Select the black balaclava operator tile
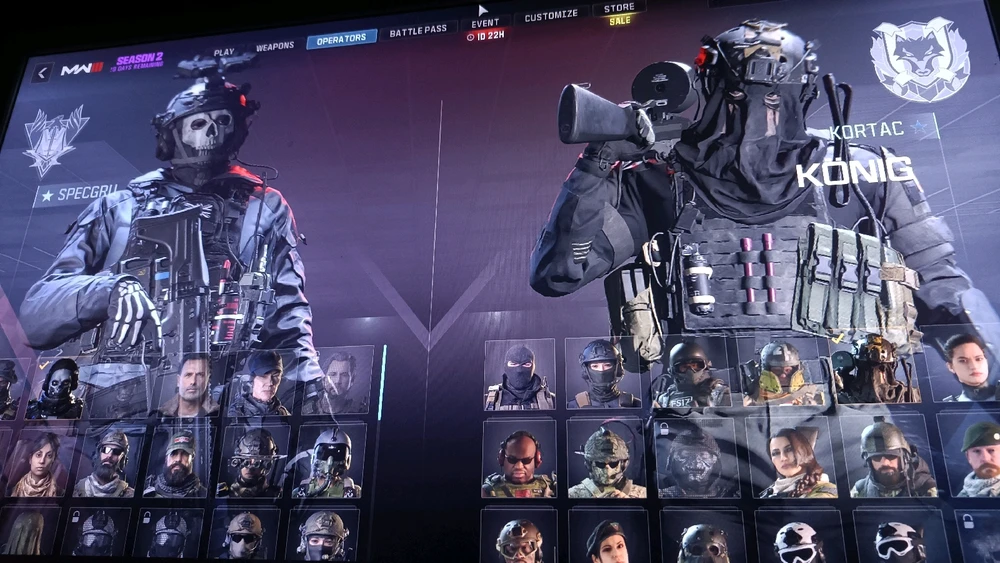 [519, 374]
